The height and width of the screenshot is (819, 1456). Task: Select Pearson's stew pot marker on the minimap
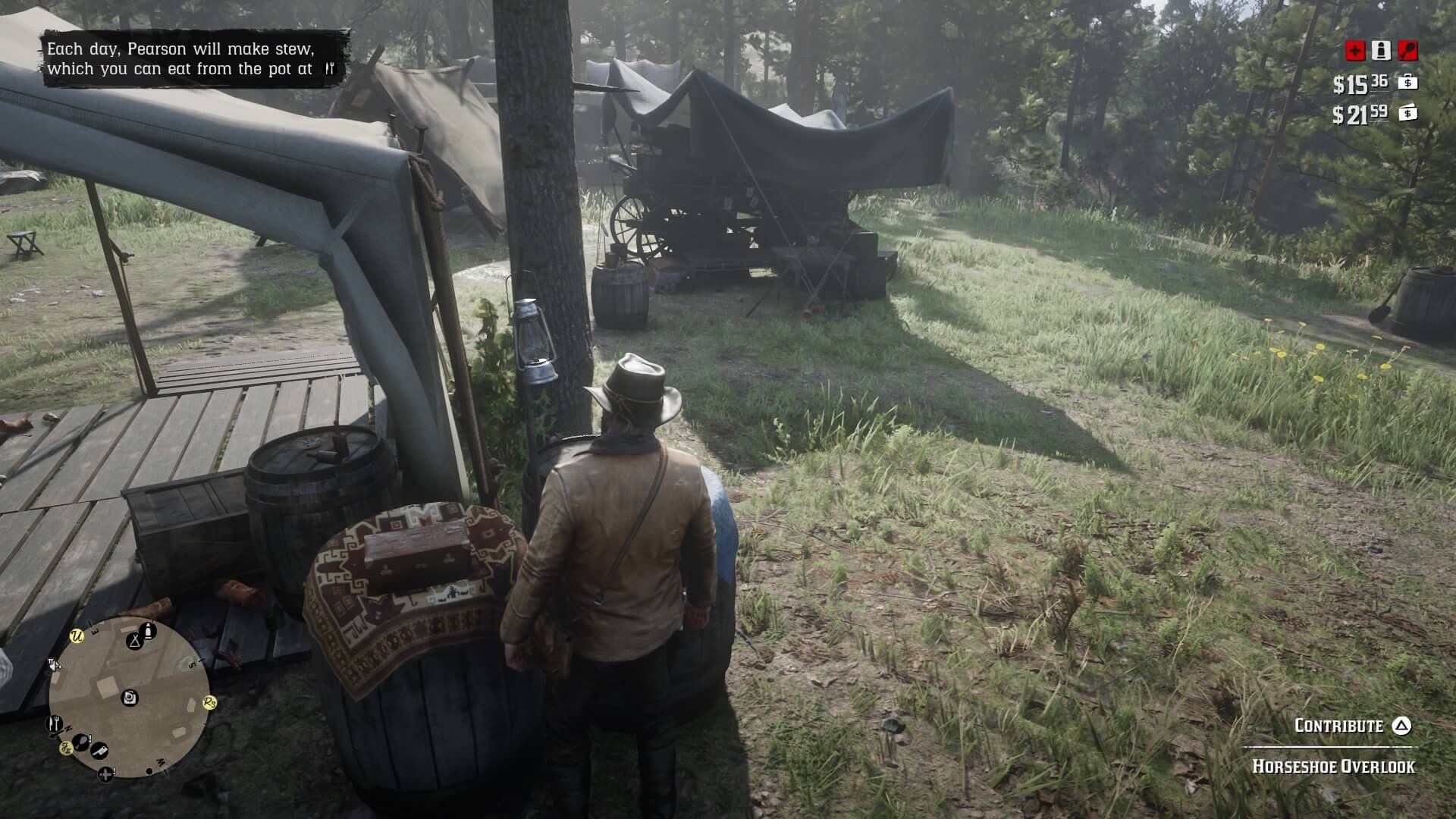point(54,722)
